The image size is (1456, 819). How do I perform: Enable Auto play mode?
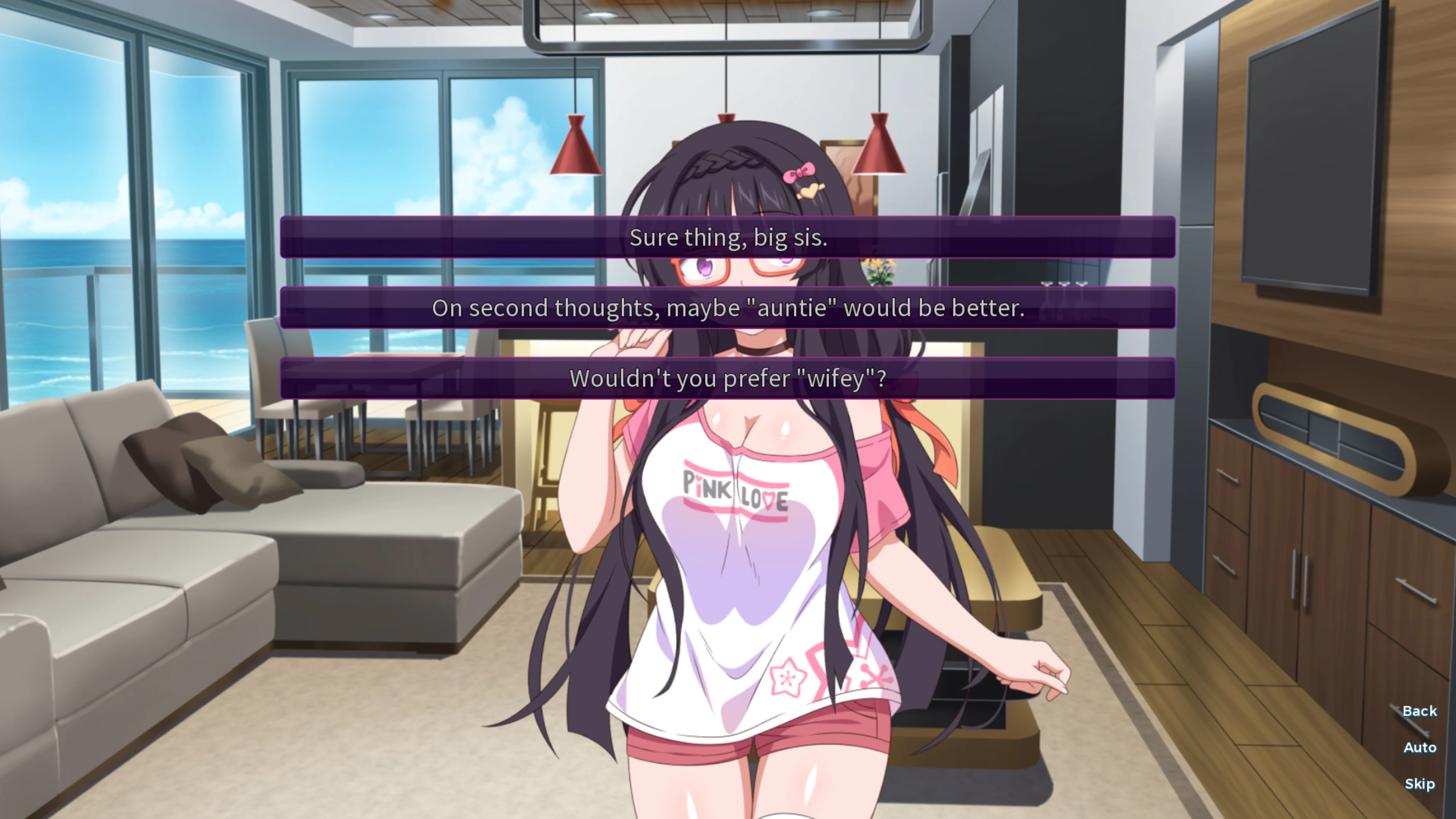pos(1420,747)
